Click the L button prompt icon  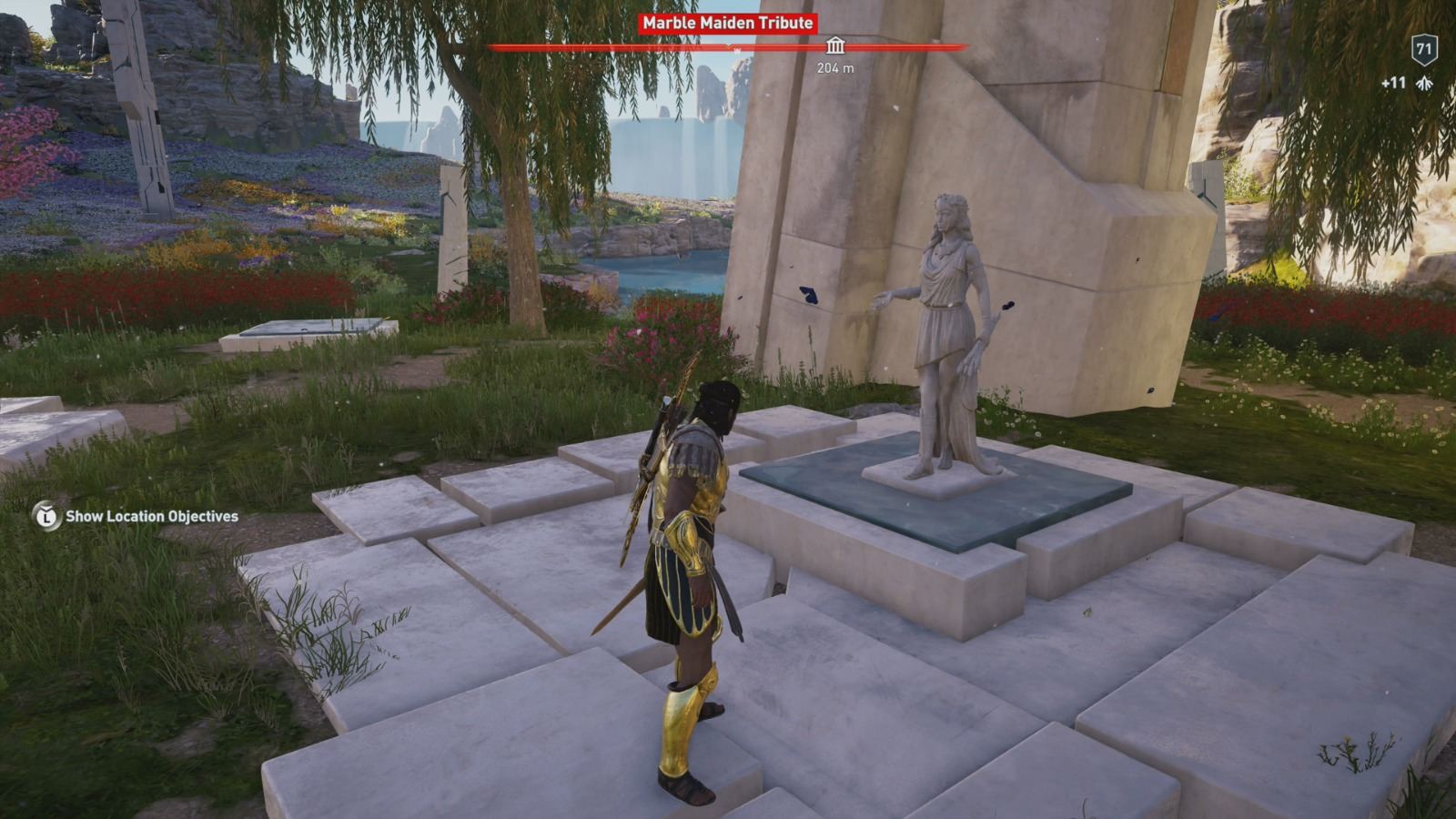[x=46, y=517]
